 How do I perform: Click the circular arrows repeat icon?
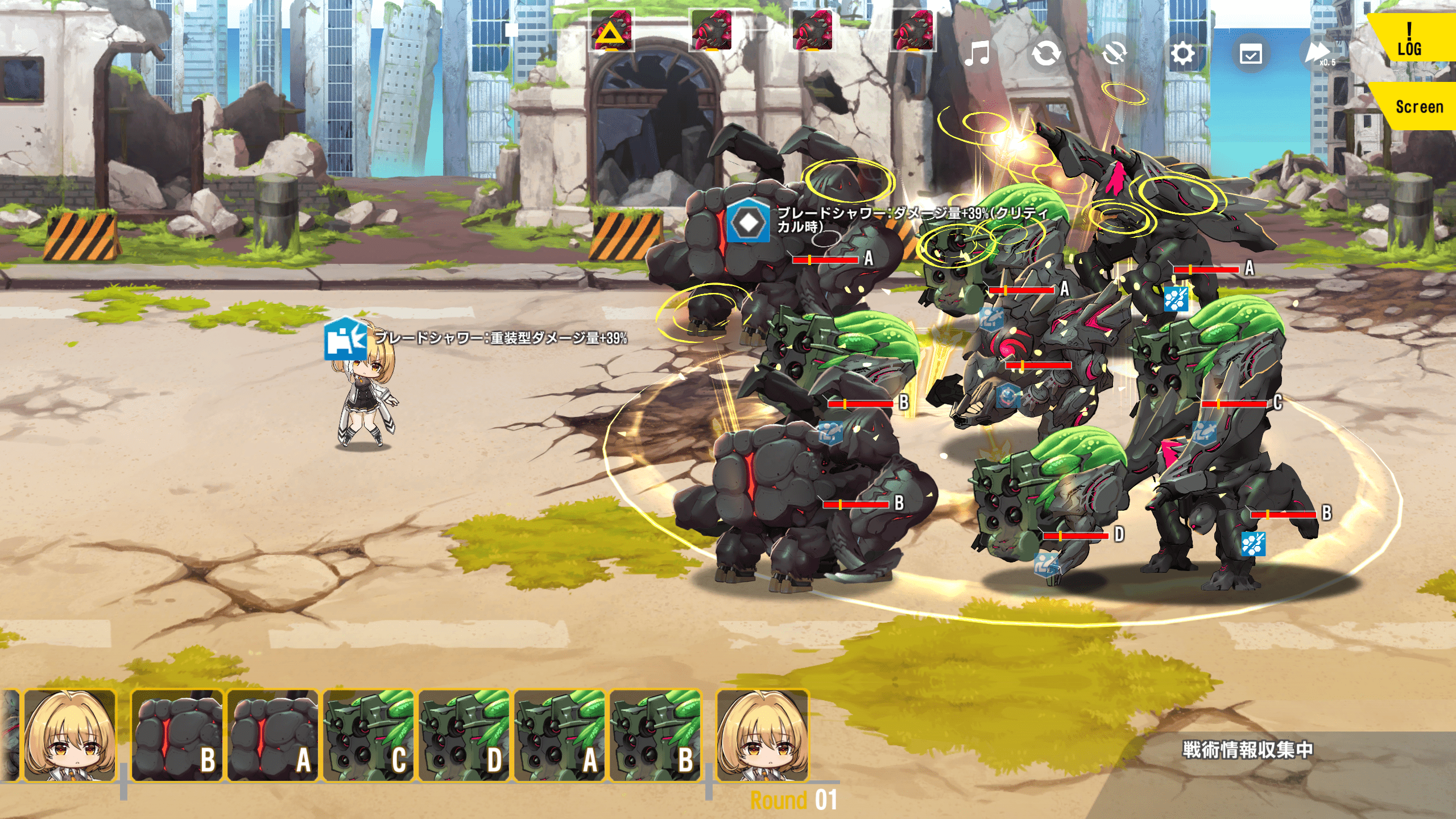[1046, 54]
